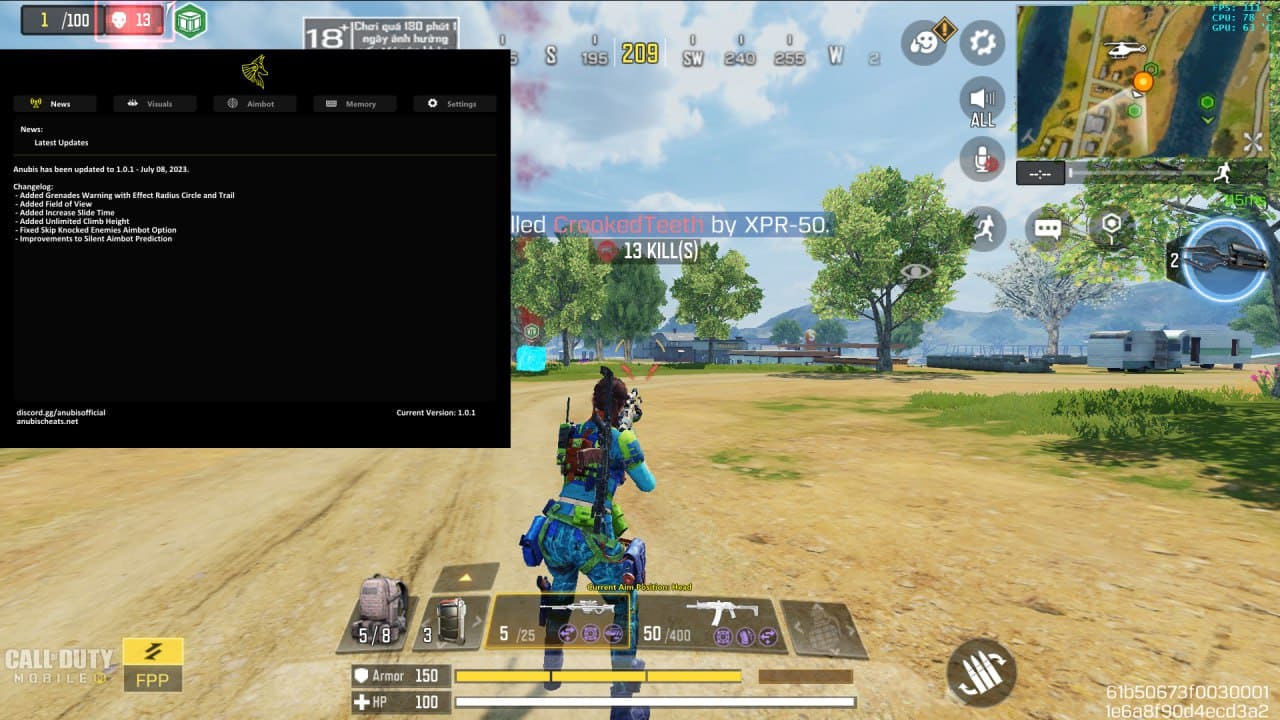Show the News tab

55,104
